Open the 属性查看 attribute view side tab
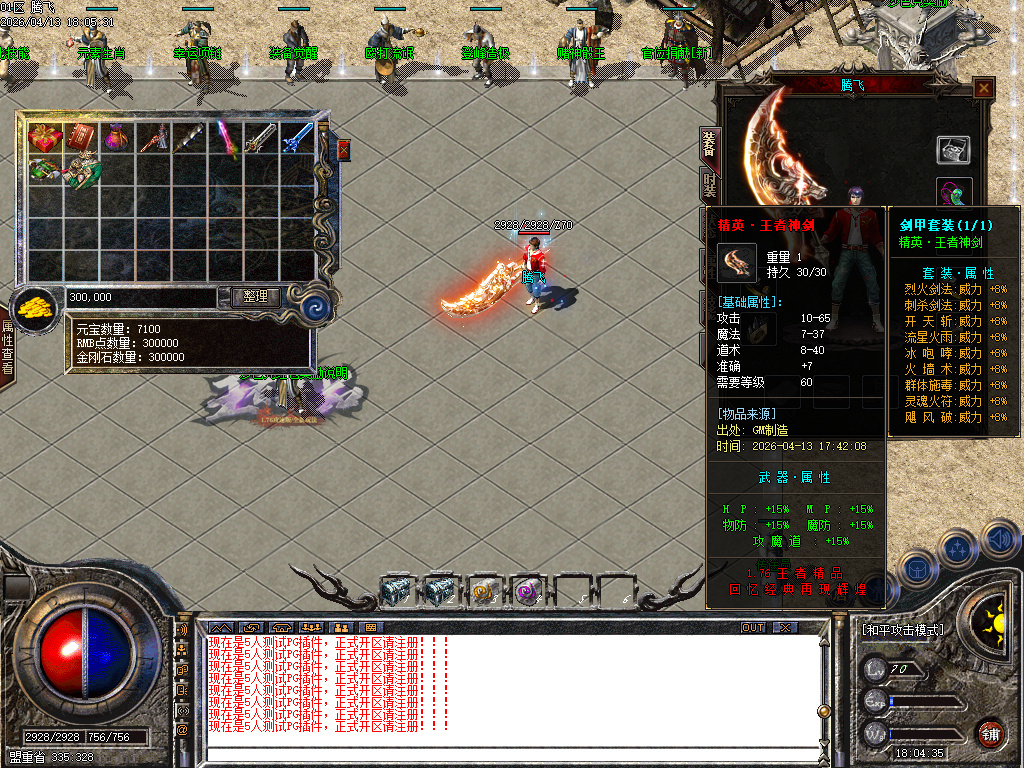Image resolution: width=1024 pixels, height=768 pixels. point(7,347)
